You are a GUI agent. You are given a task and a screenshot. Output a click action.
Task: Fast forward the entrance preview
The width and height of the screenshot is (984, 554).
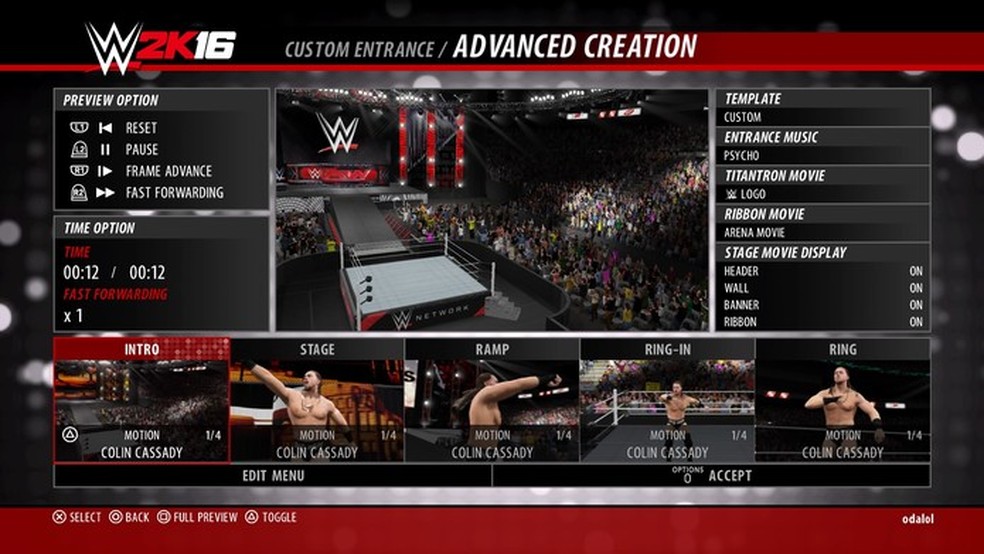[x=174, y=192]
